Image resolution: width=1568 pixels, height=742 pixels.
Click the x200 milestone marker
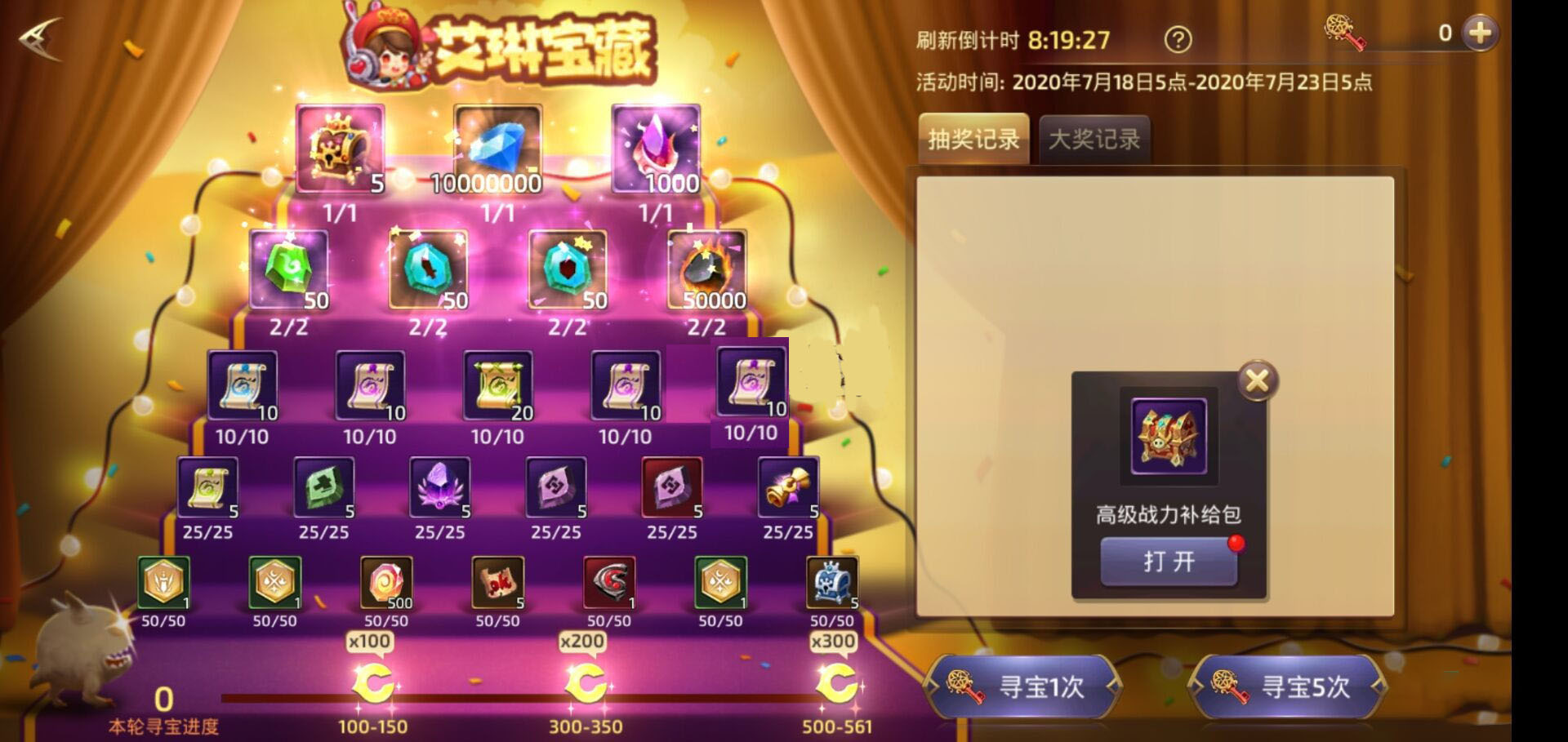[582, 641]
